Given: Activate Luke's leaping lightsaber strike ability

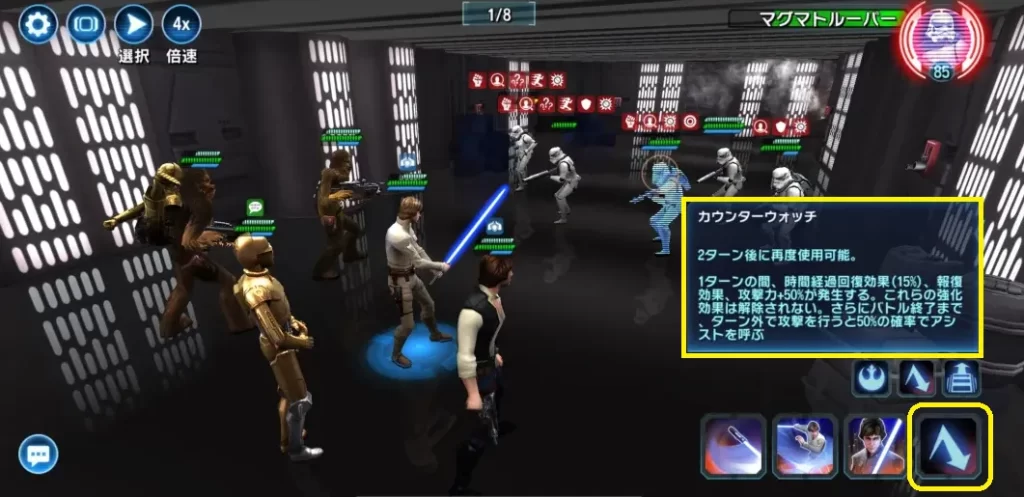Looking at the screenshot, I should click(x=805, y=446).
